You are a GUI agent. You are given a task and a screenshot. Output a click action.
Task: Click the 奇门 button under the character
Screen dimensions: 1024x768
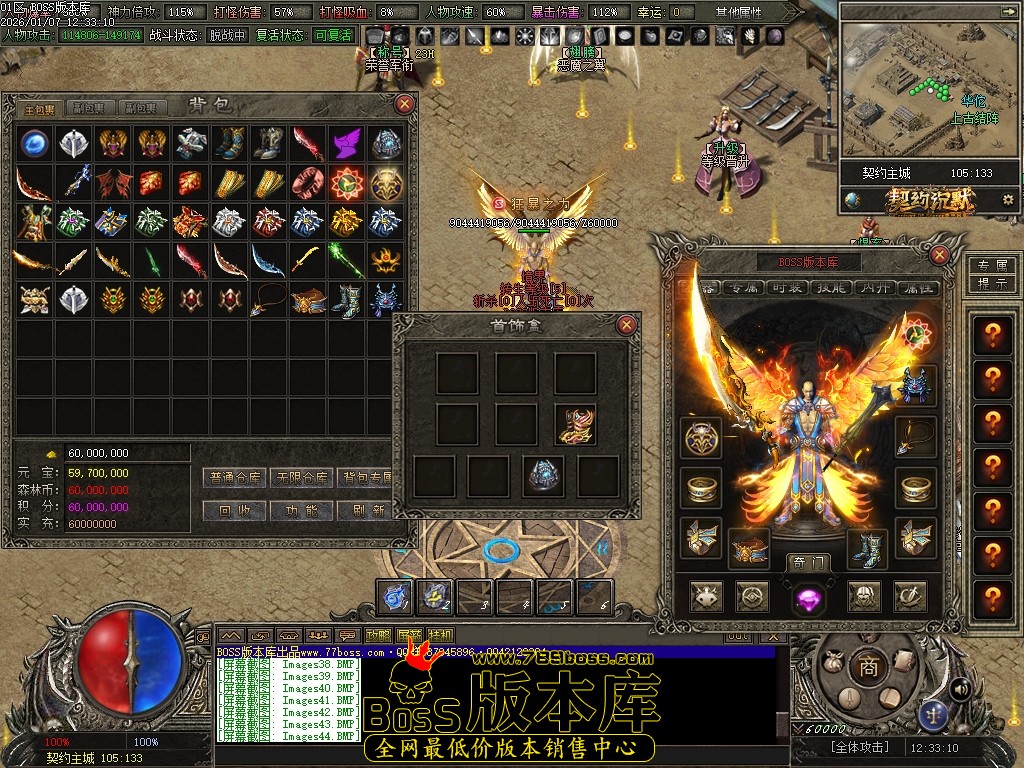tap(807, 562)
